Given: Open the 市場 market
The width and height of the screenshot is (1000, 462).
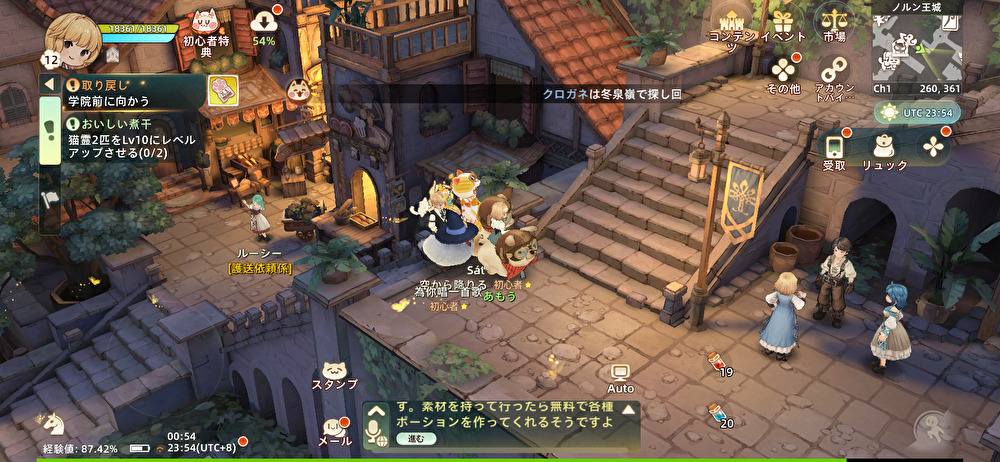Looking at the screenshot, I should pos(833,24).
